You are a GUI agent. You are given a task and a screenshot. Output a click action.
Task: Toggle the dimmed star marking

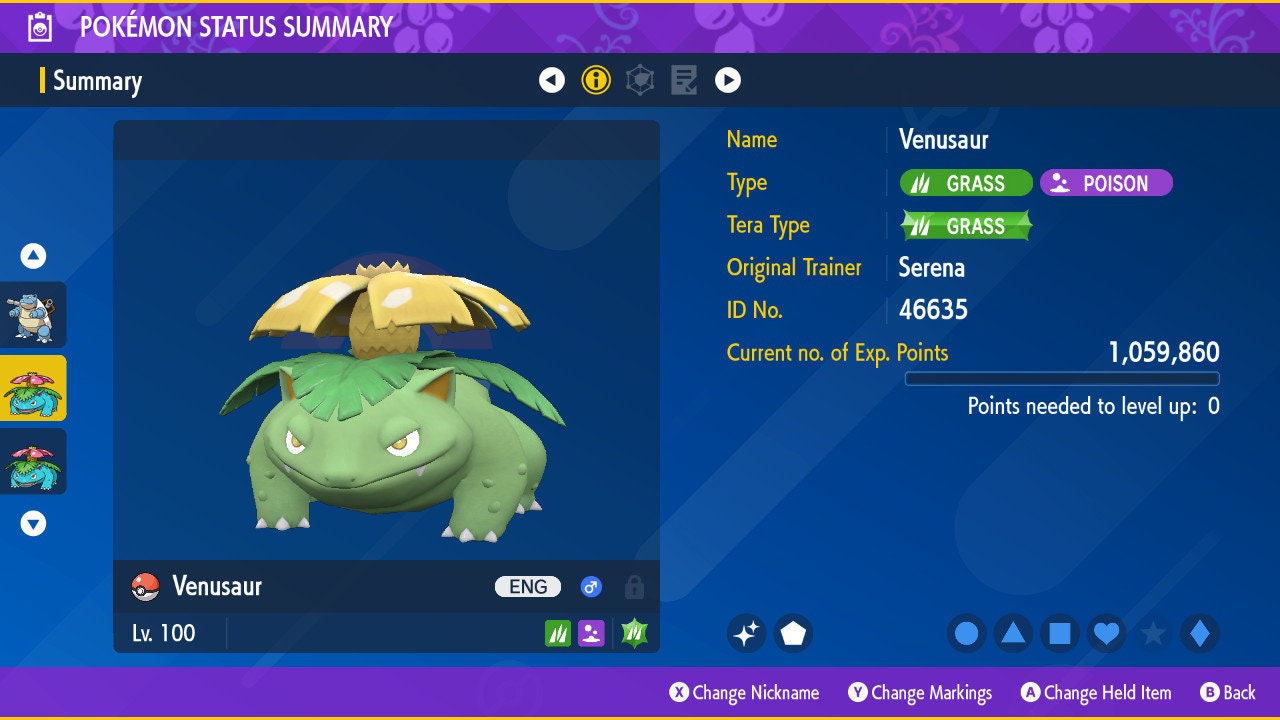click(1153, 633)
